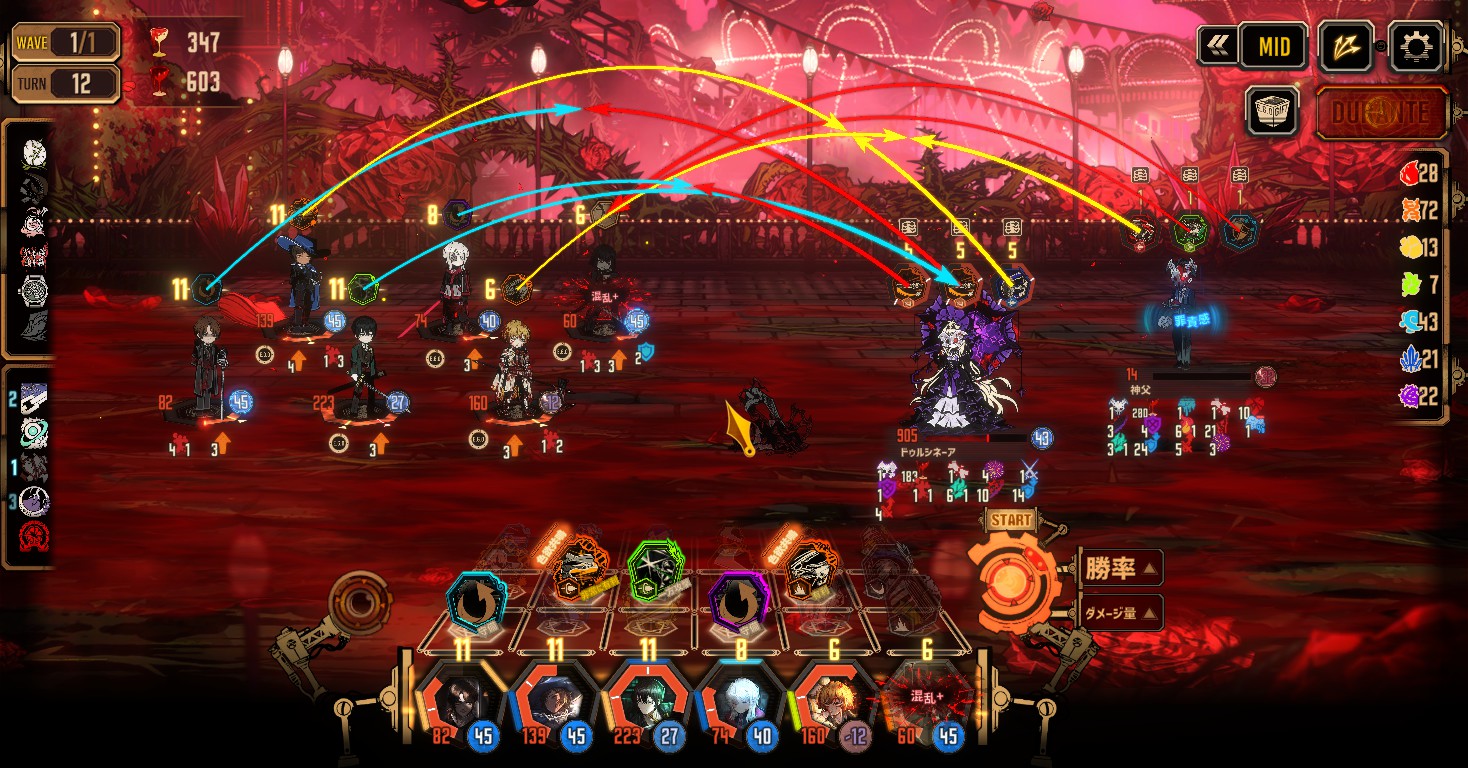Viewport: 1468px width, 768px height.
Task: Activate the DURANTE button
Action: (1382, 112)
